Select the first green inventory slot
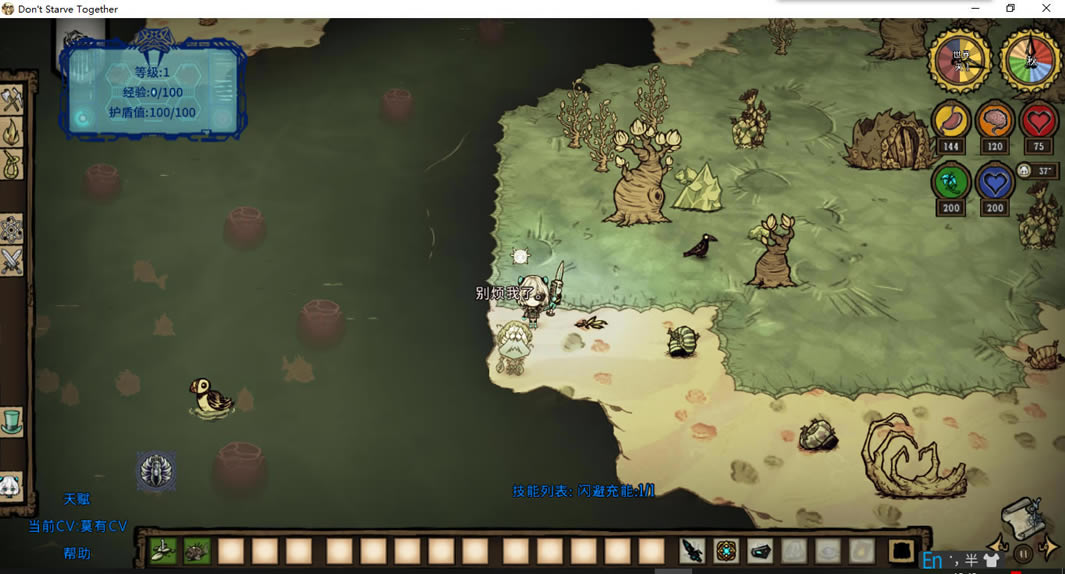 point(164,550)
